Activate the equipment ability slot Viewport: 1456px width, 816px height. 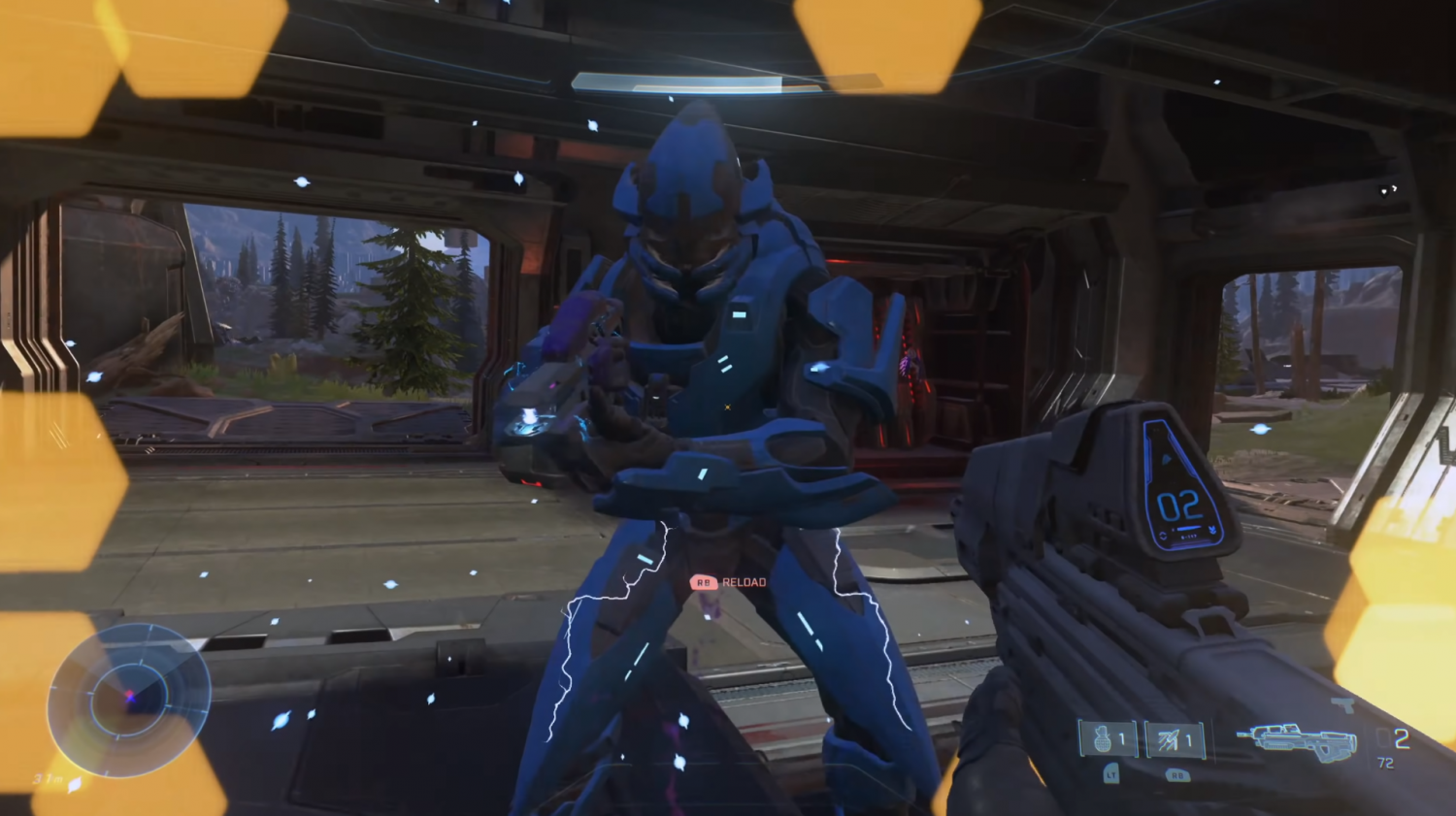point(1175,740)
